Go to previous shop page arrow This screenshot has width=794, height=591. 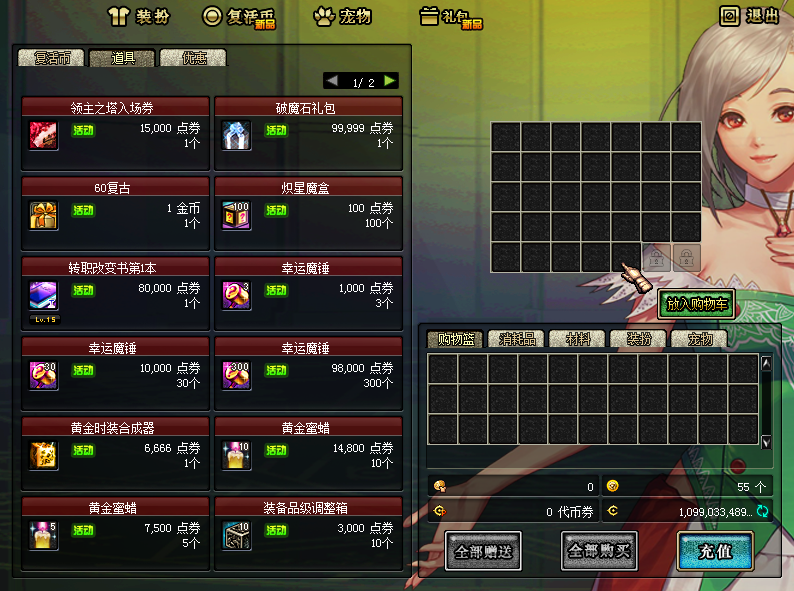(x=332, y=81)
